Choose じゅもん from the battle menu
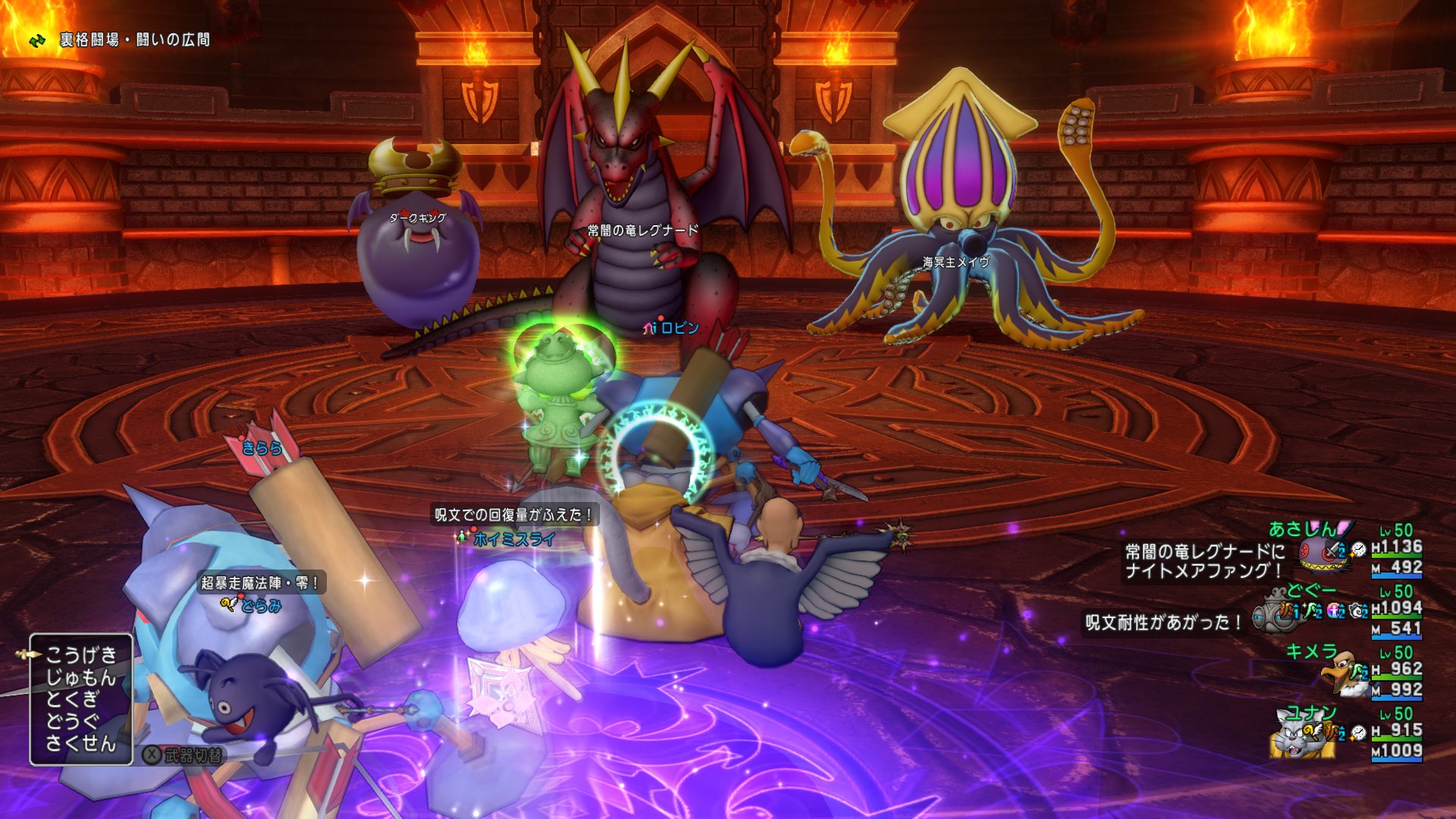Viewport: 1456px width, 819px height. [x=81, y=676]
